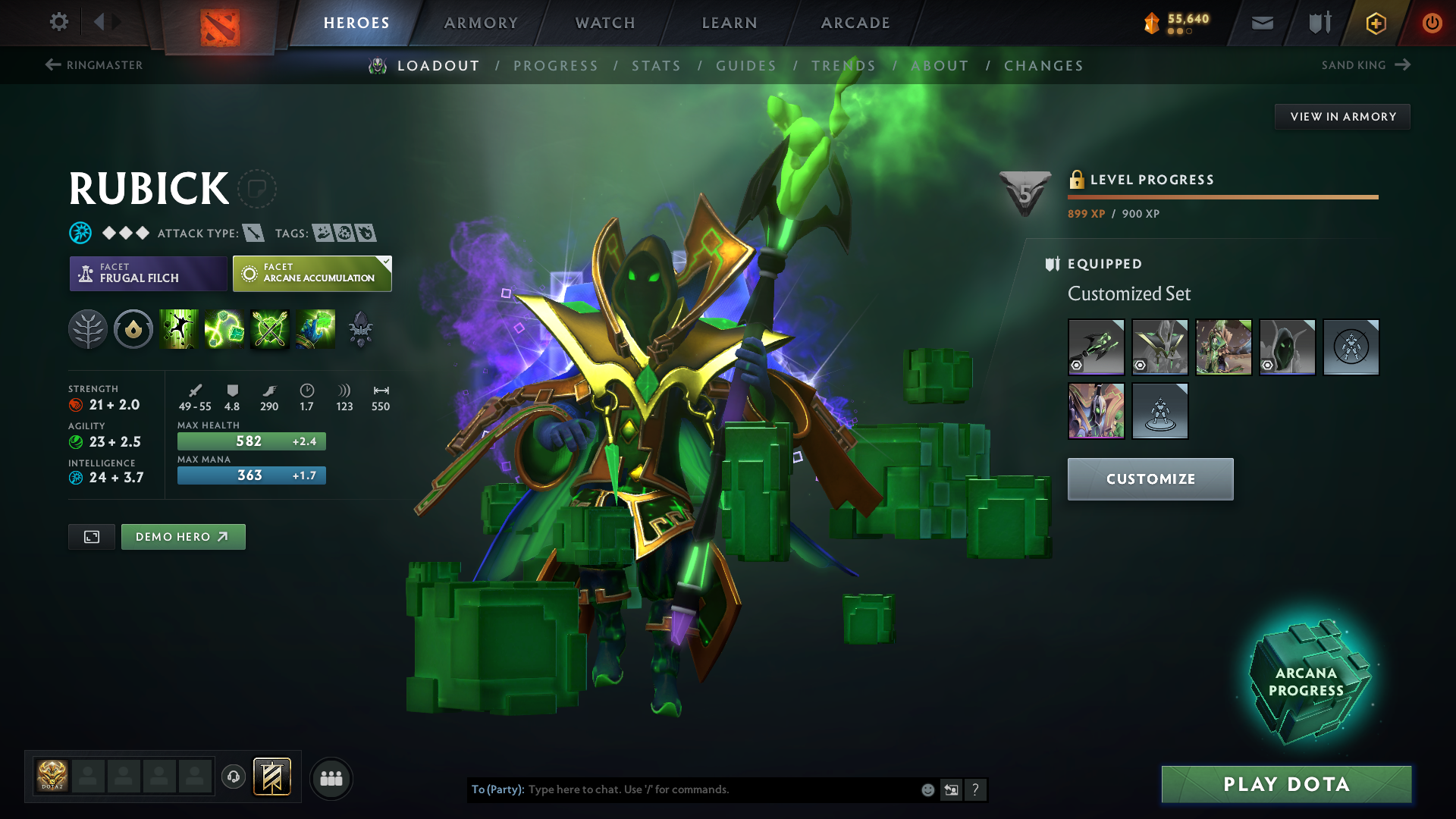View the Guides sub-tab

click(x=746, y=66)
